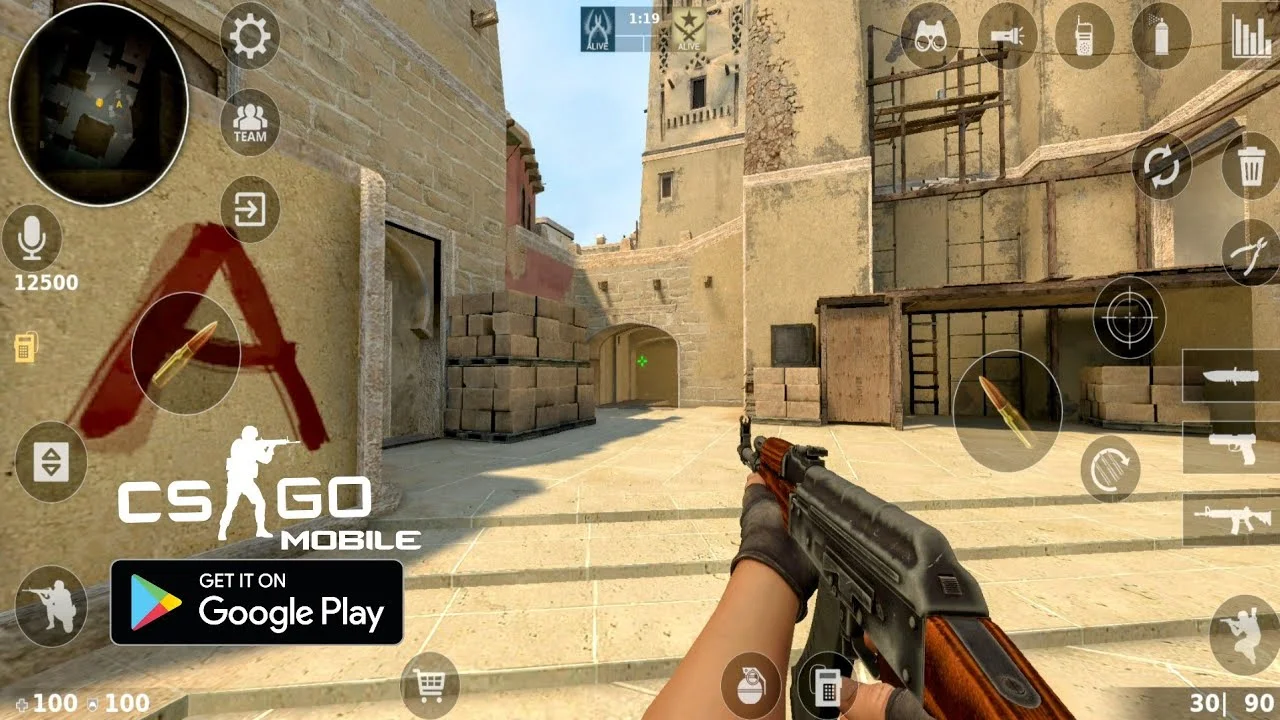Open the walkie-talkie radio commands
1280x720 pixels.
(x=1085, y=36)
